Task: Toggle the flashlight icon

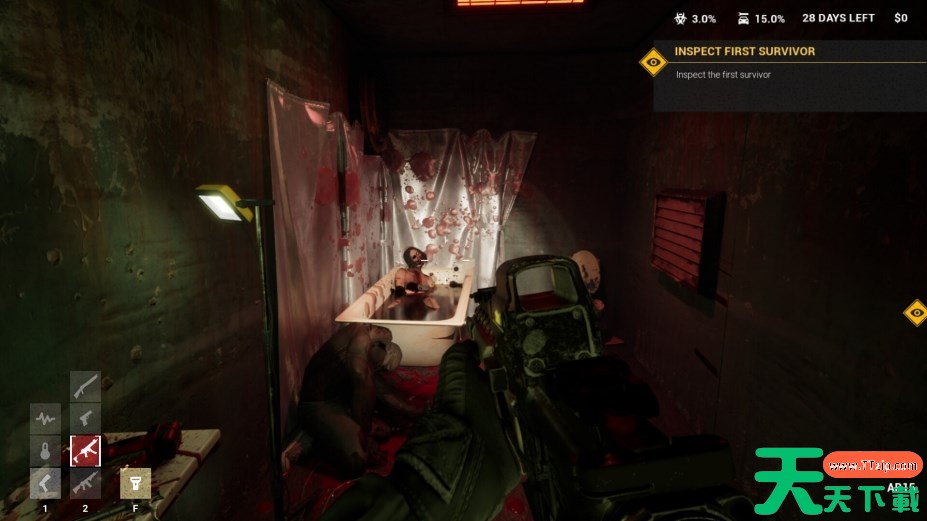Action: point(135,484)
